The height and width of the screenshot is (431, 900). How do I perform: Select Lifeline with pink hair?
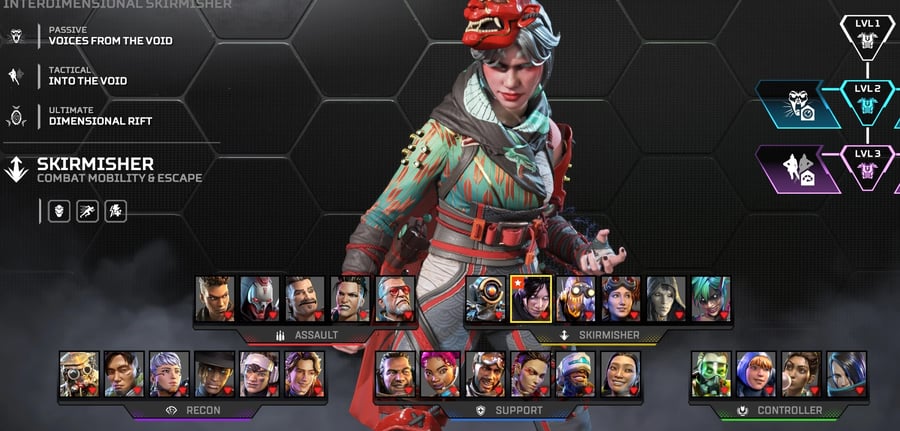pyautogui.click(x=440, y=373)
